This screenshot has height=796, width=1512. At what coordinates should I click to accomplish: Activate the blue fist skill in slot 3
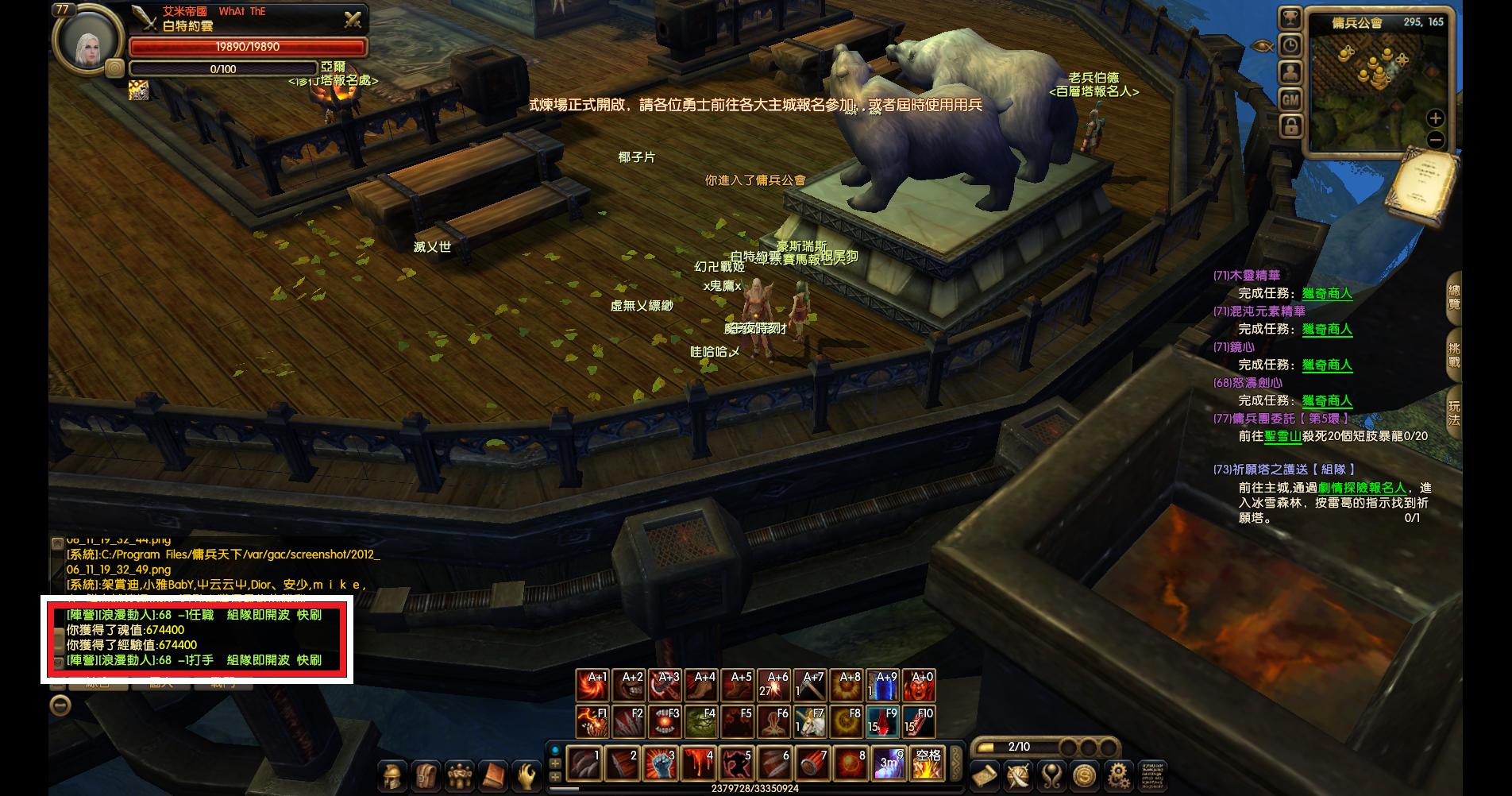660,763
